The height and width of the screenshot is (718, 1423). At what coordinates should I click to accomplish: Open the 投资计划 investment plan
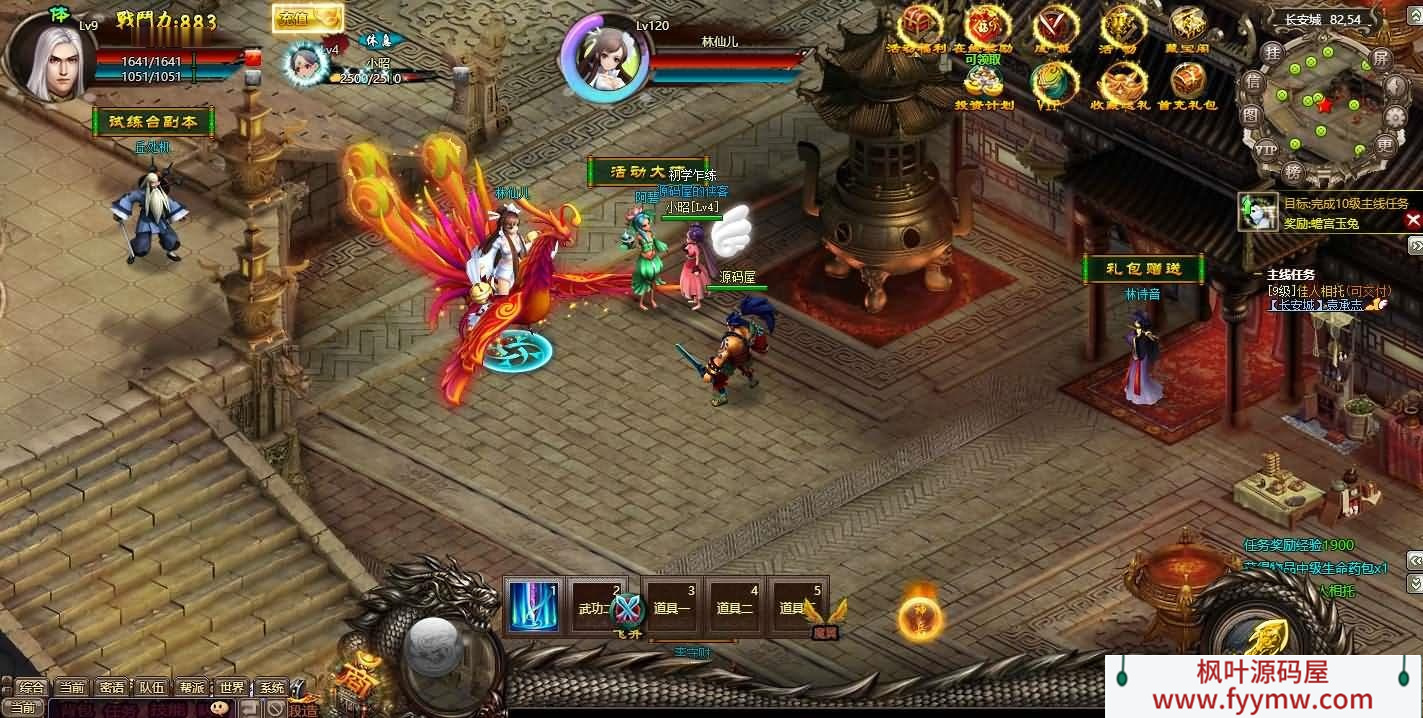click(x=984, y=84)
